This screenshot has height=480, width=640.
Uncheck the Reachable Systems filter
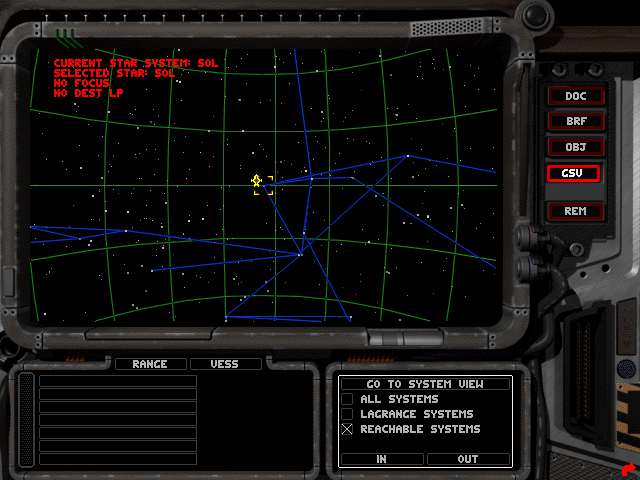[348, 429]
